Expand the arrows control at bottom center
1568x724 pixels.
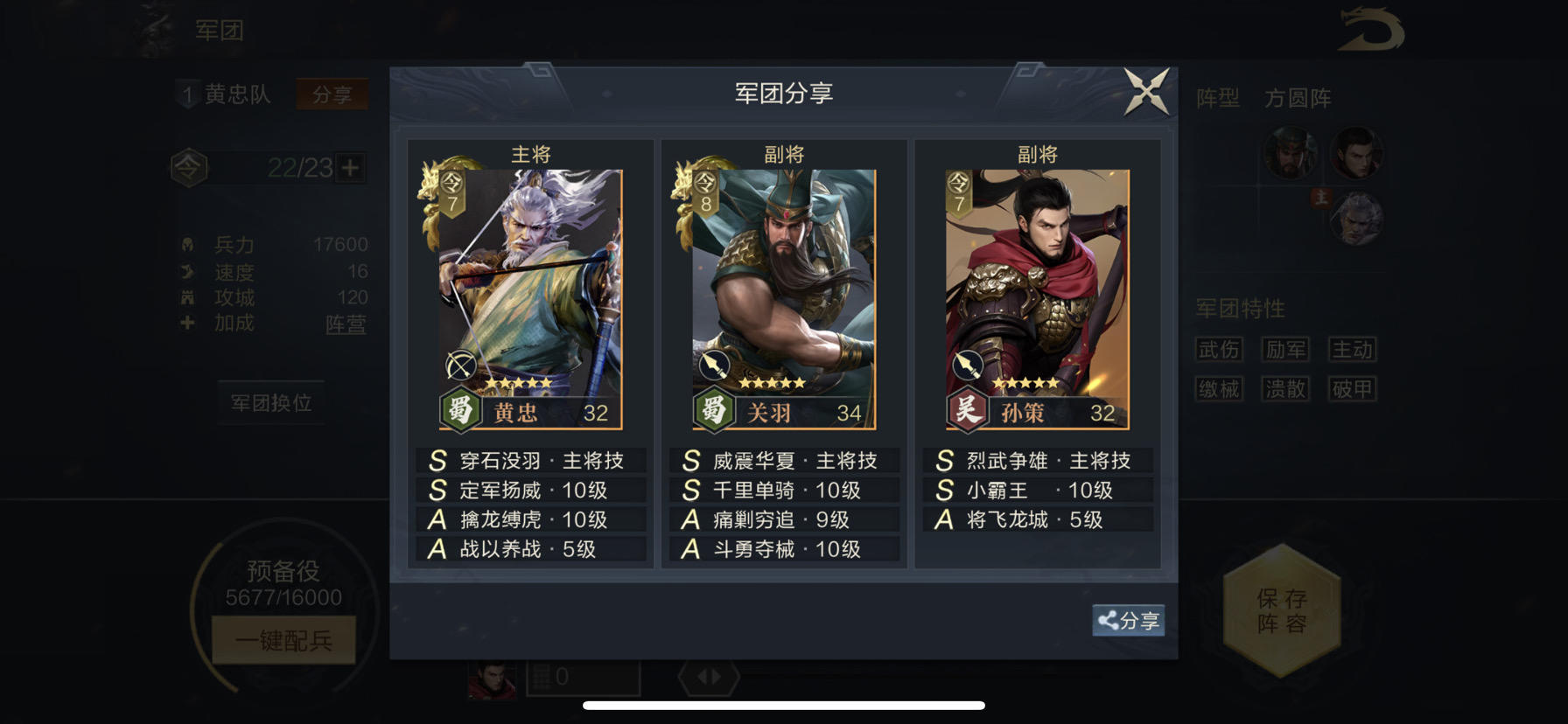[x=710, y=674]
